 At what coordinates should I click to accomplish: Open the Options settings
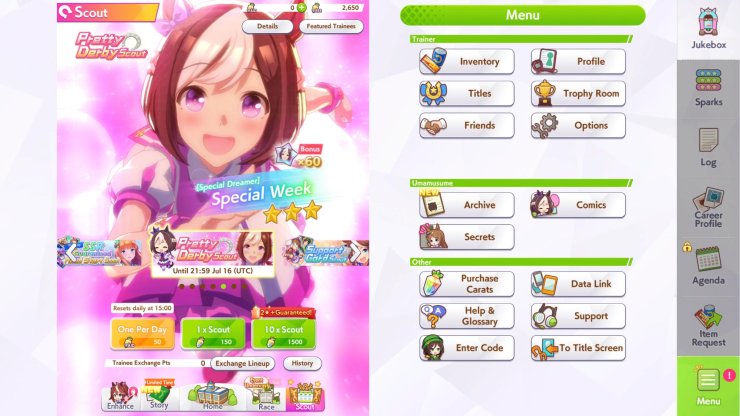pos(578,126)
